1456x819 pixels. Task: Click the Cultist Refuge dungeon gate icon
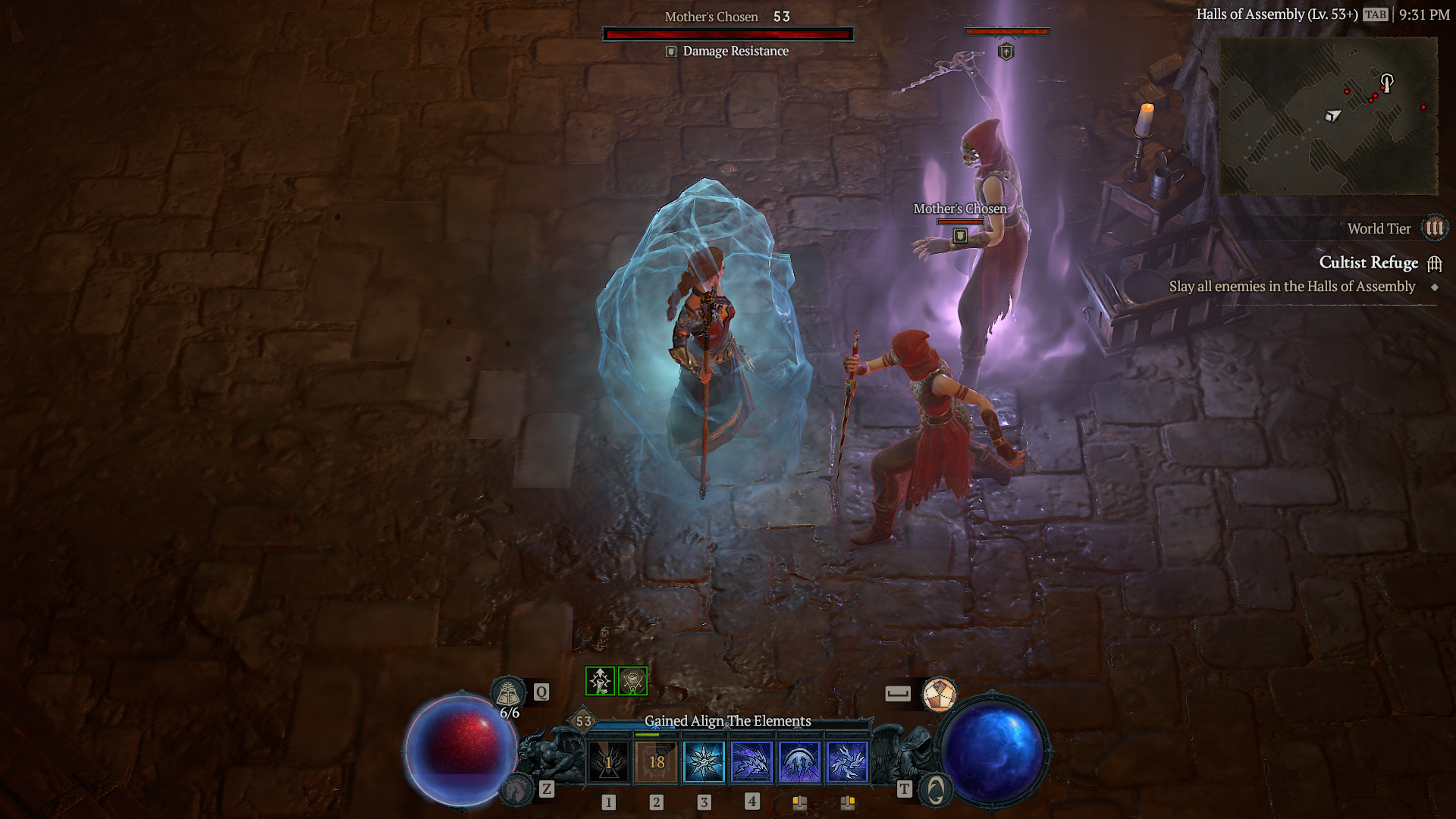(1436, 263)
